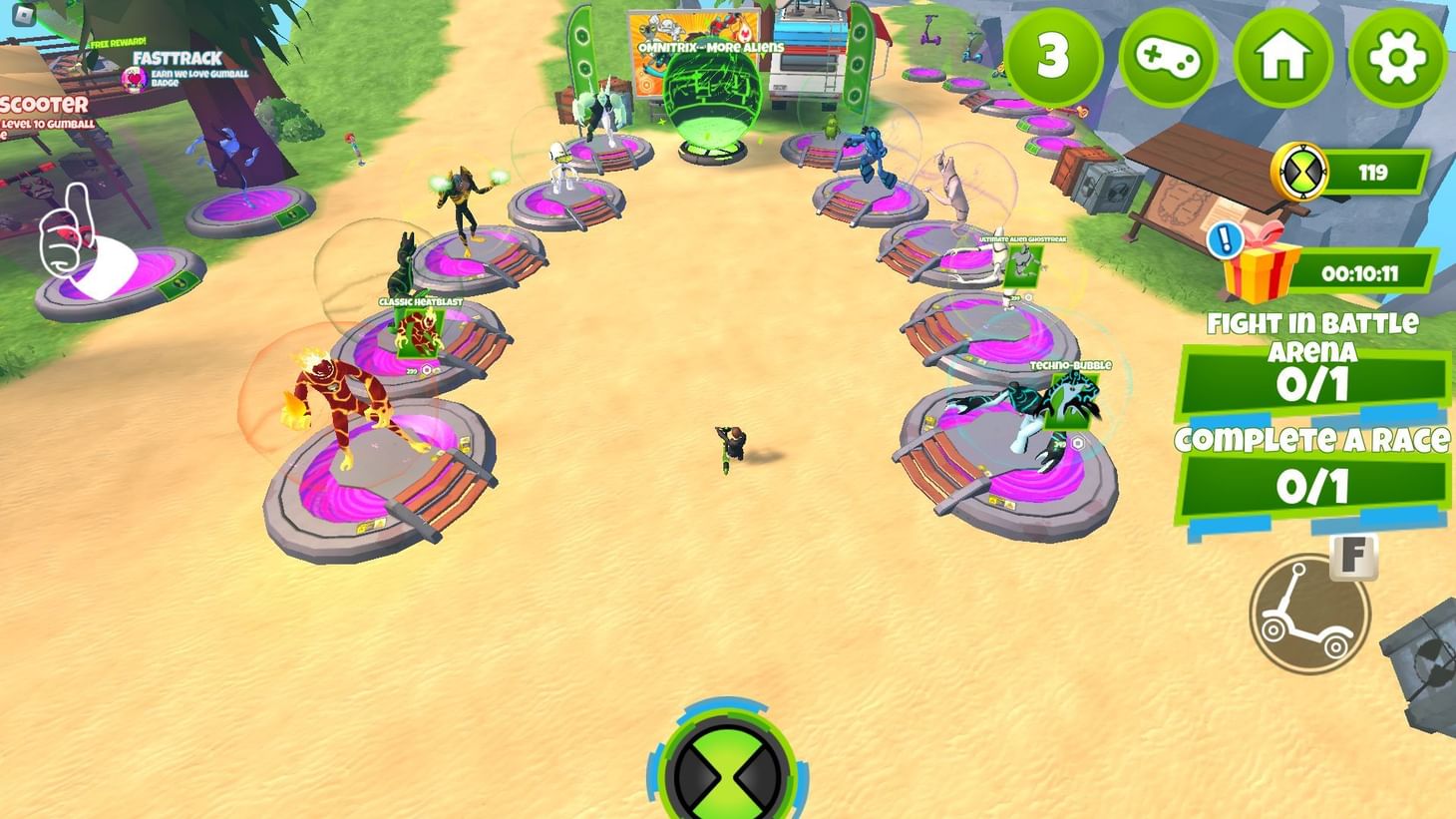Expand the Fight in Battle Arena quest
This screenshot has height=819, width=1456.
click(1312, 381)
